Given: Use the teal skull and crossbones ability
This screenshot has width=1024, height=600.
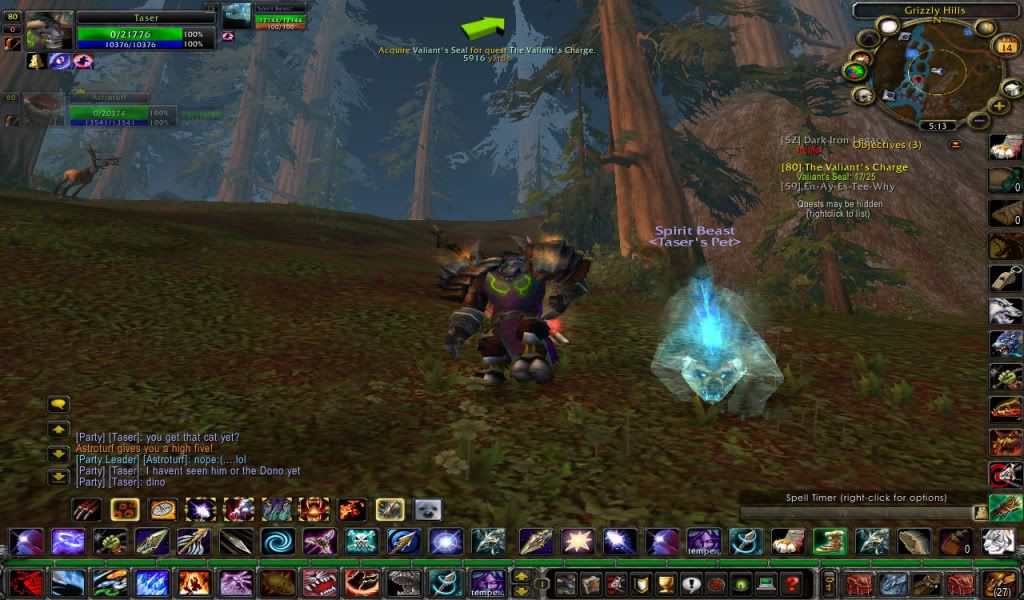Looking at the screenshot, I should click(361, 542).
